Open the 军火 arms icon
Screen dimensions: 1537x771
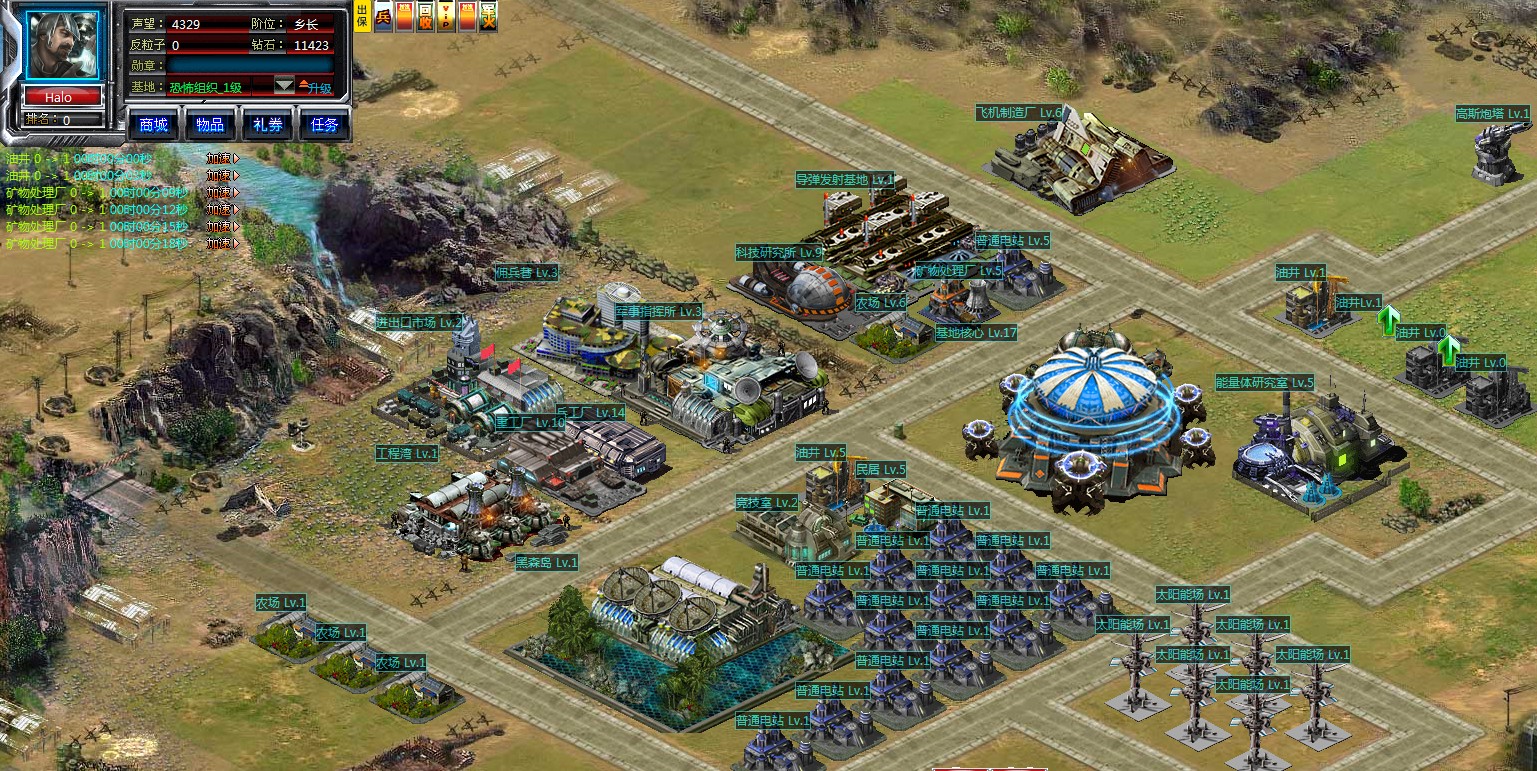[x=488, y=17]
